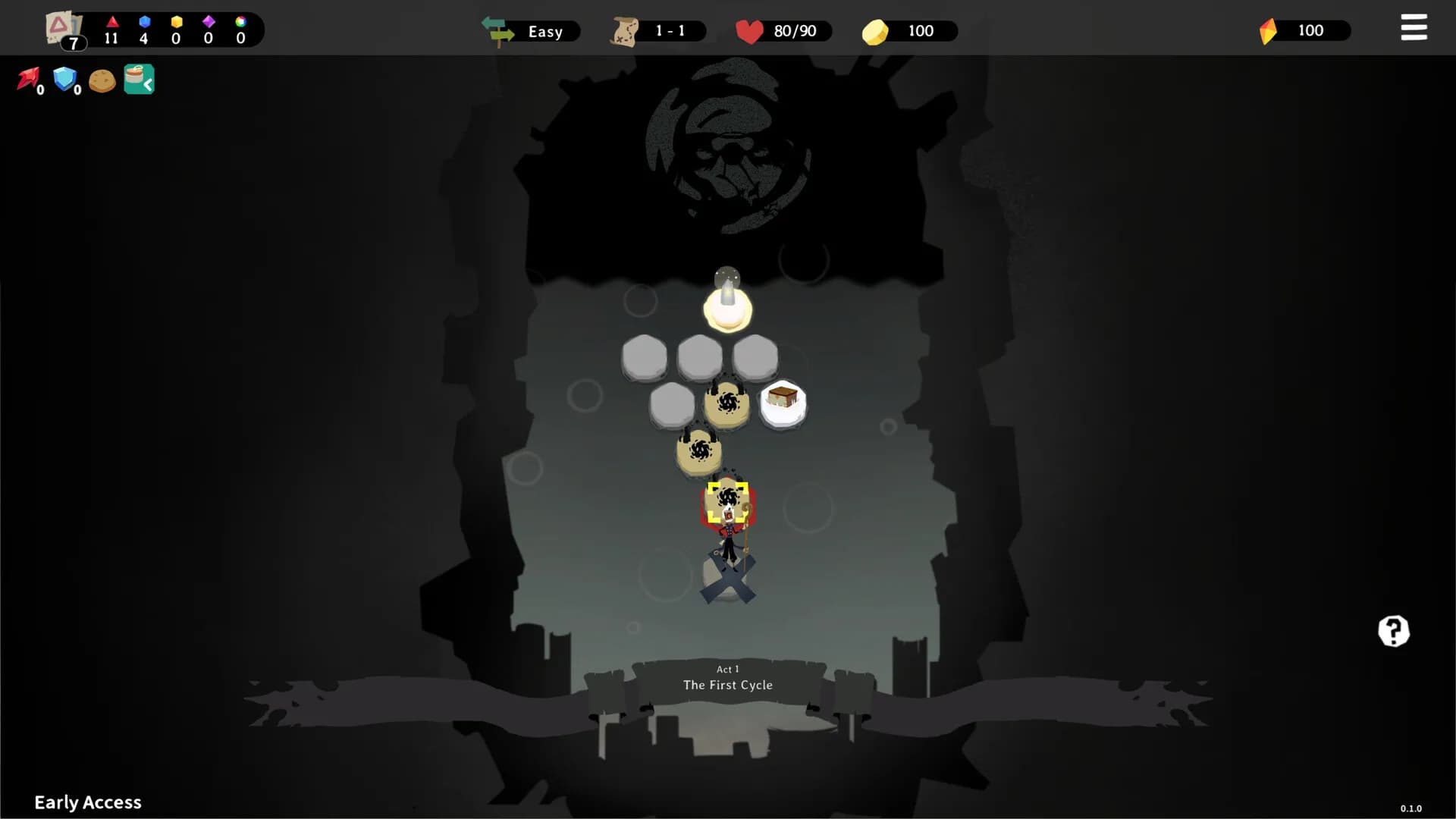1456x819 pixels.
Task: Click the rainbow orb gem counter
Action: [241, 29]
